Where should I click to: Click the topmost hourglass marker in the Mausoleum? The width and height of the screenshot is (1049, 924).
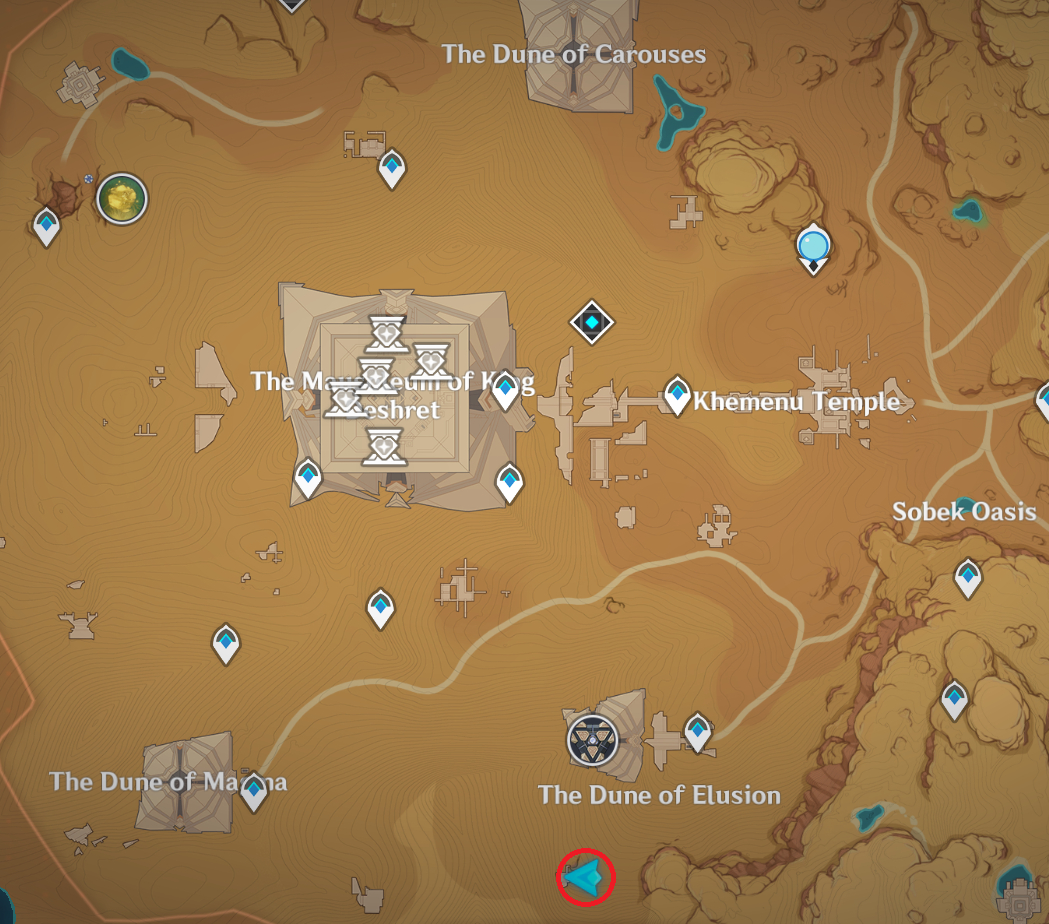[386, 331]
